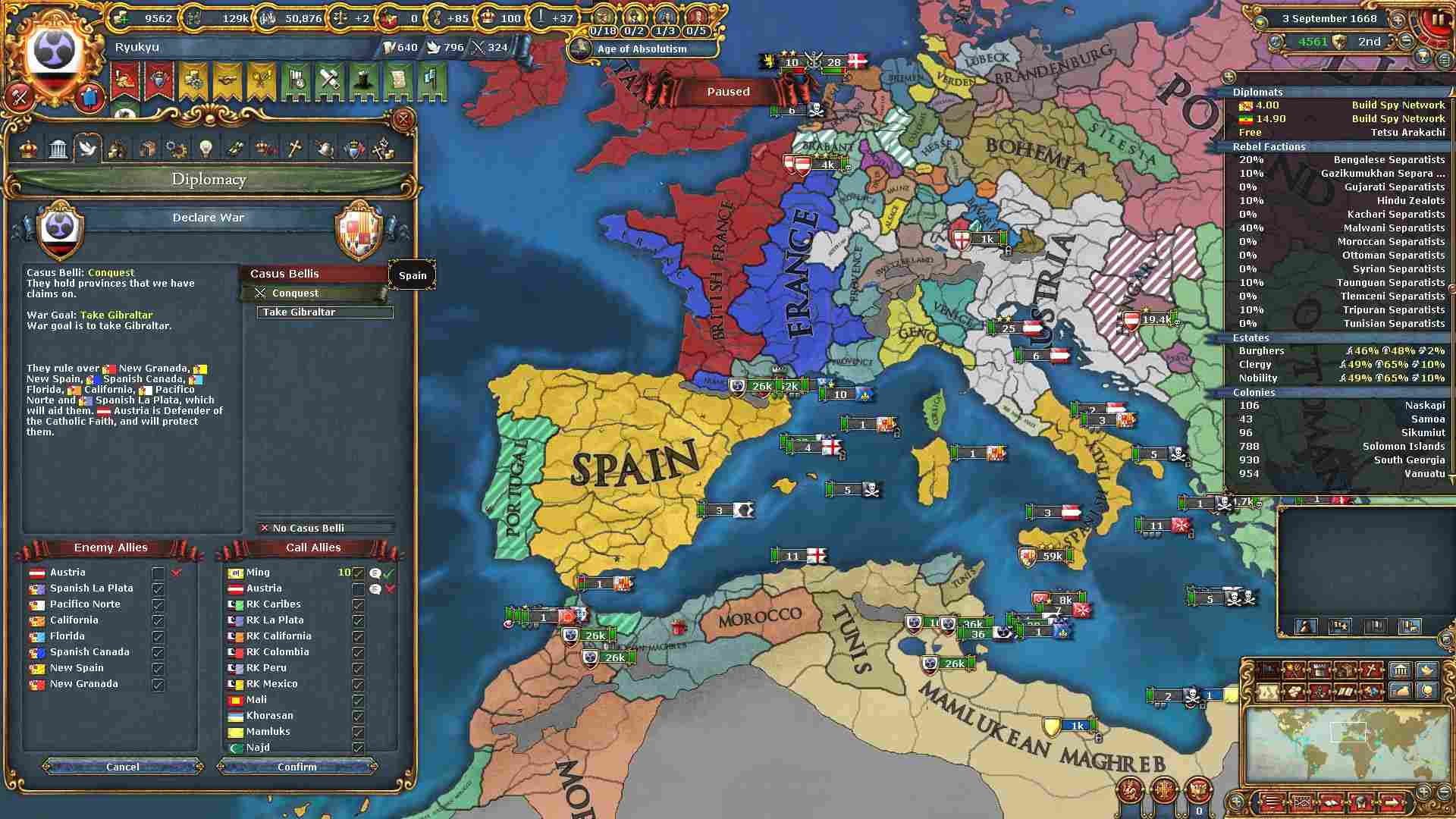
Task: Open the court crown tab
Action: [28, 148]
